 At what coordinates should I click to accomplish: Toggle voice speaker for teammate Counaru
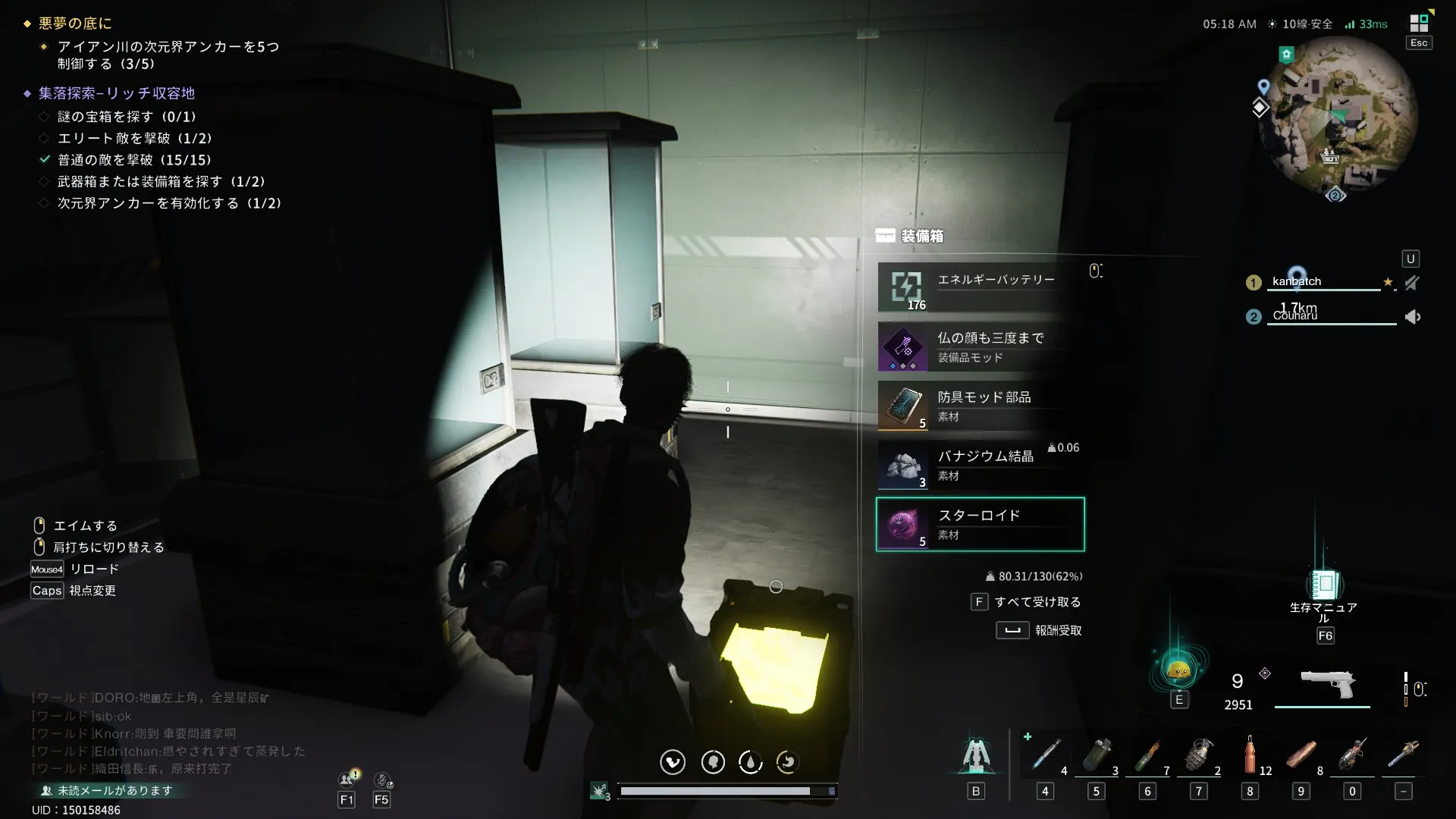click(x=1413, y=317)
